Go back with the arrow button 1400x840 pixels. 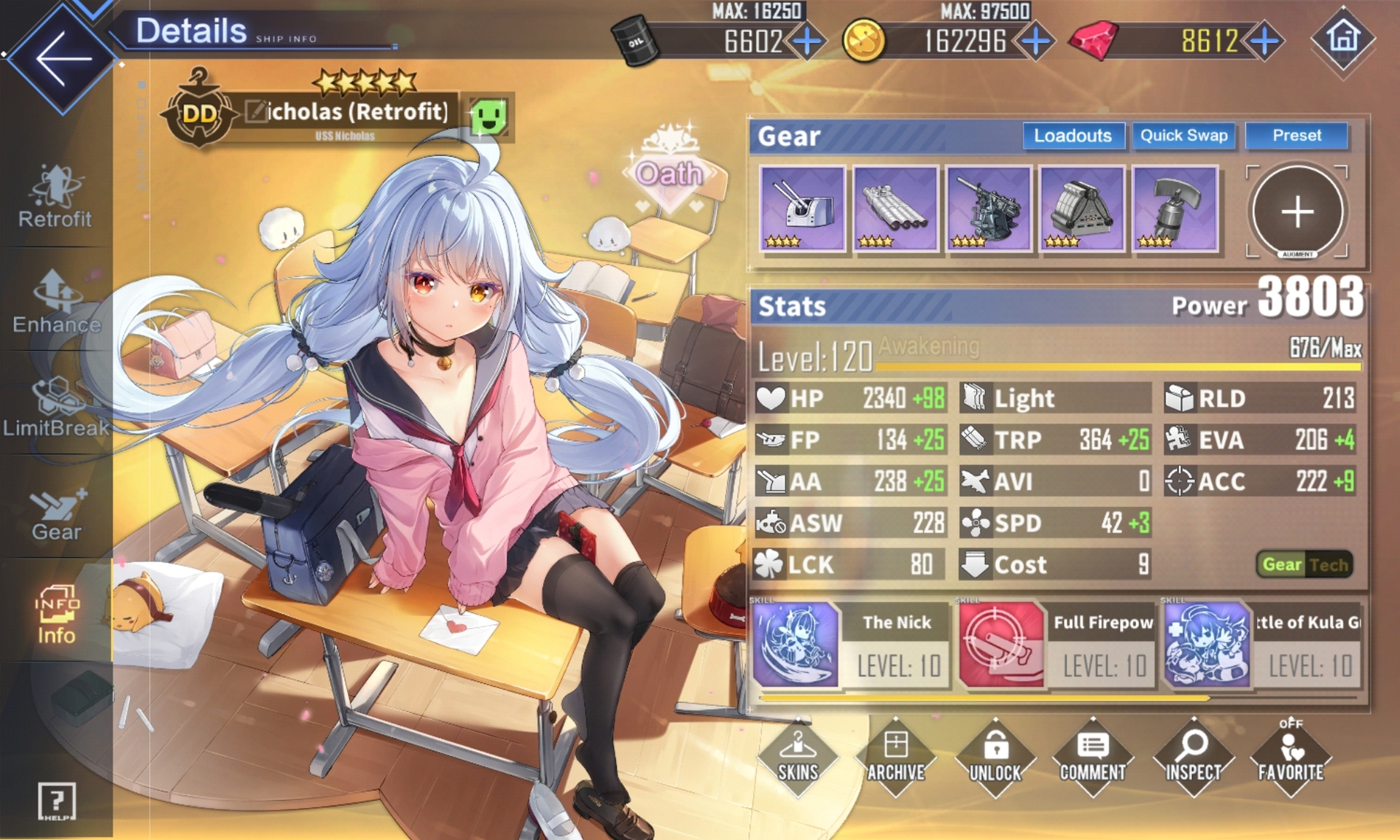click(62, 58)
